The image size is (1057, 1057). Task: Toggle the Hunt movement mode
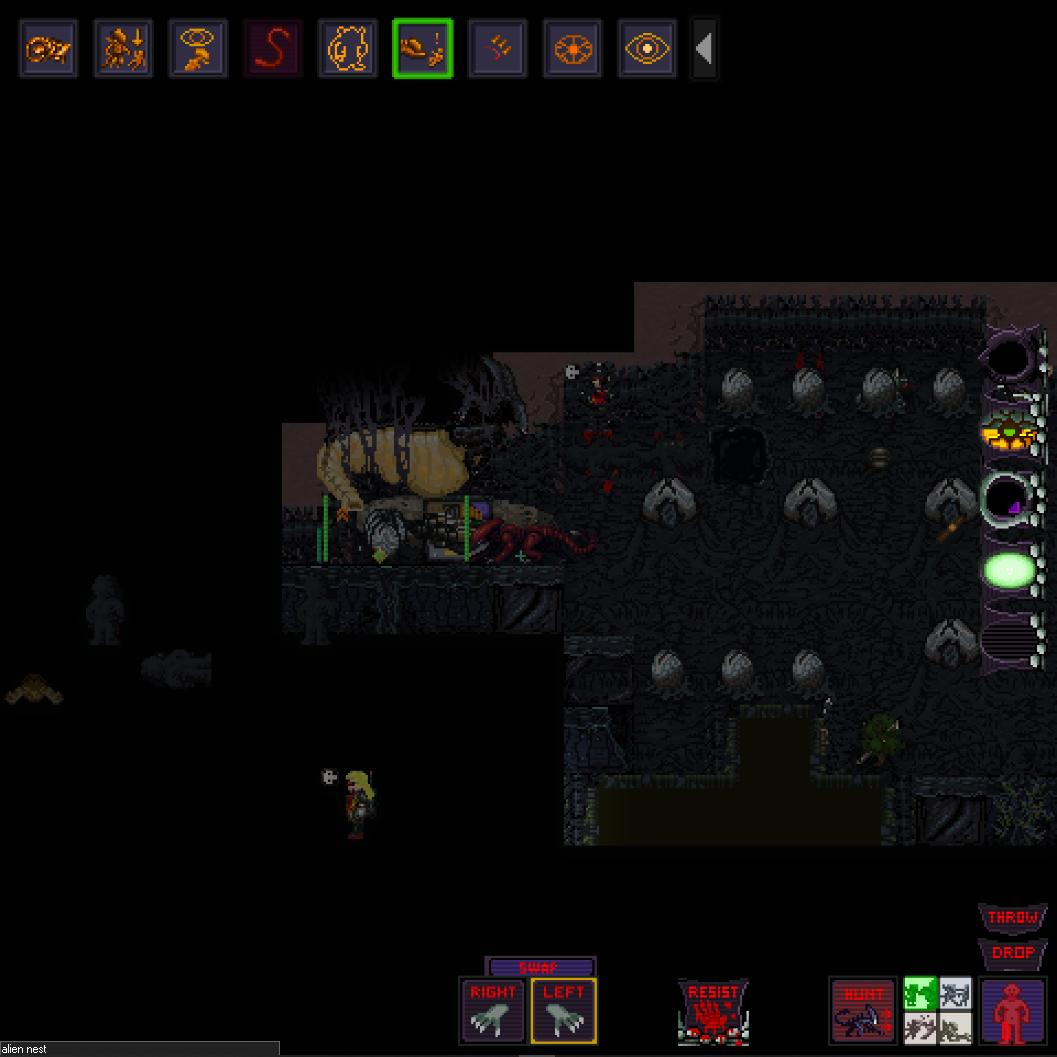[863, 1010]
